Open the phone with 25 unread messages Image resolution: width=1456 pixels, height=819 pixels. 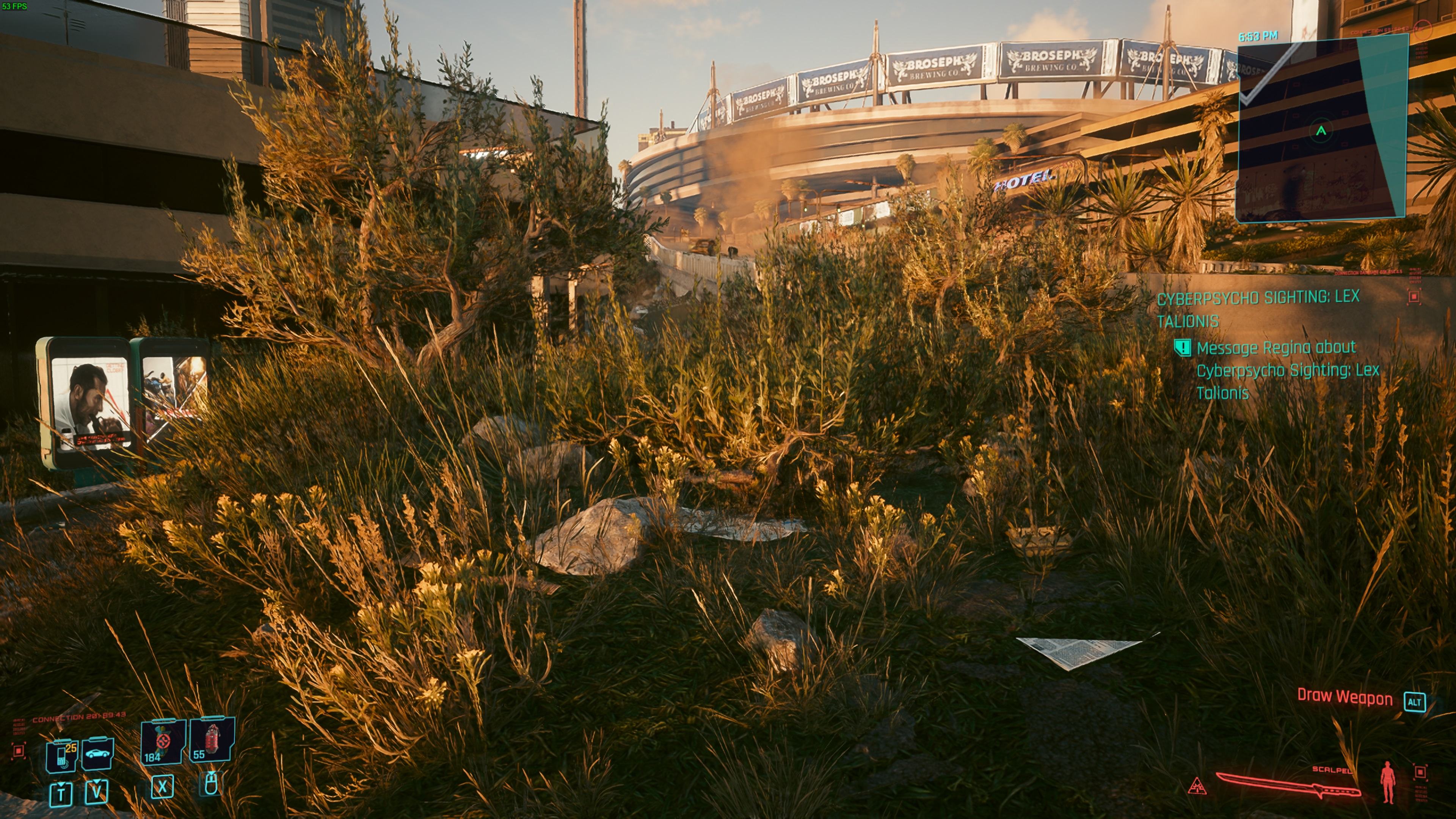[x=62, y=755]
